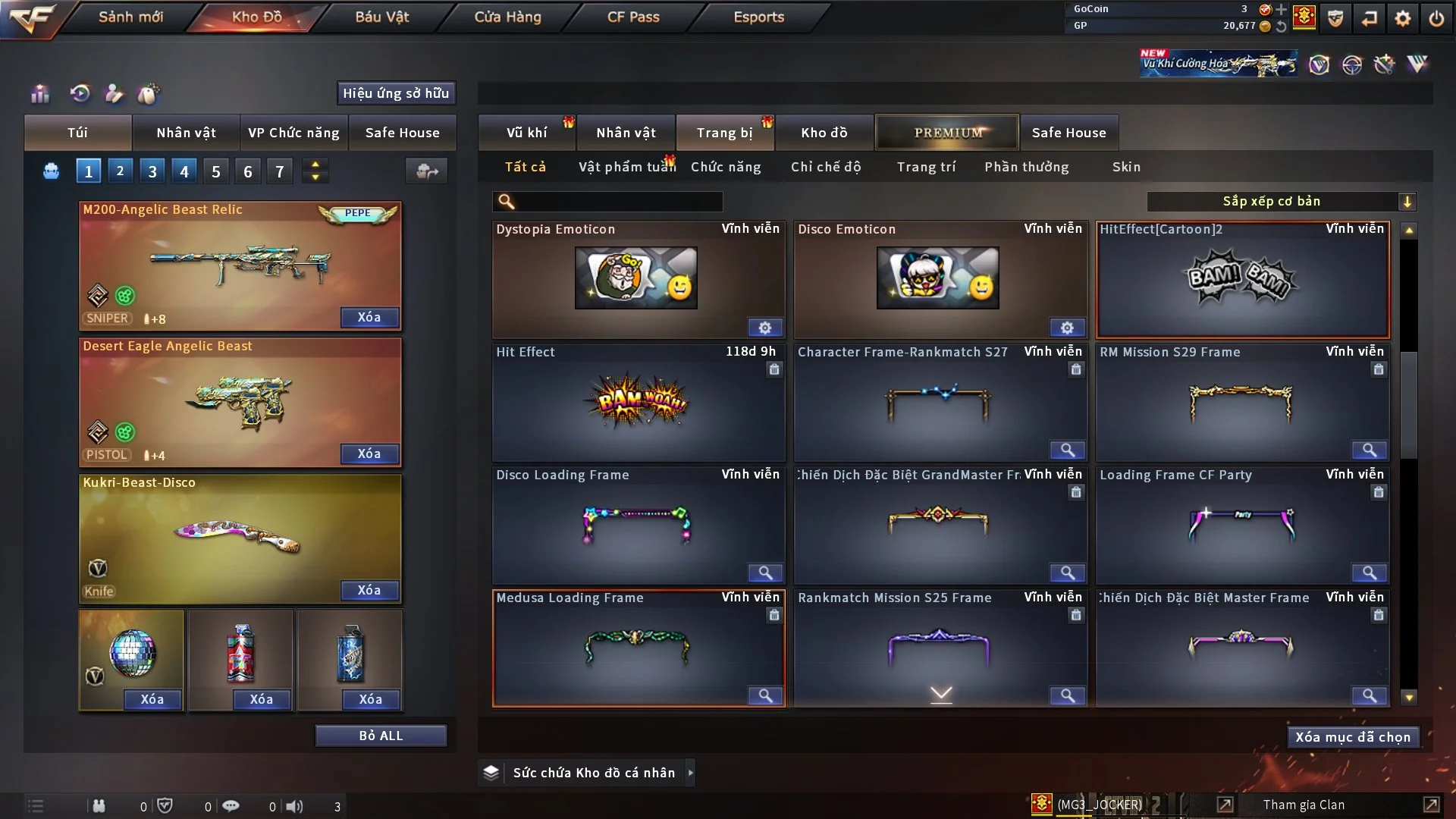Preview the Disco Loading Frame
Screen dimensions: 1456x819
click(764, 573)
